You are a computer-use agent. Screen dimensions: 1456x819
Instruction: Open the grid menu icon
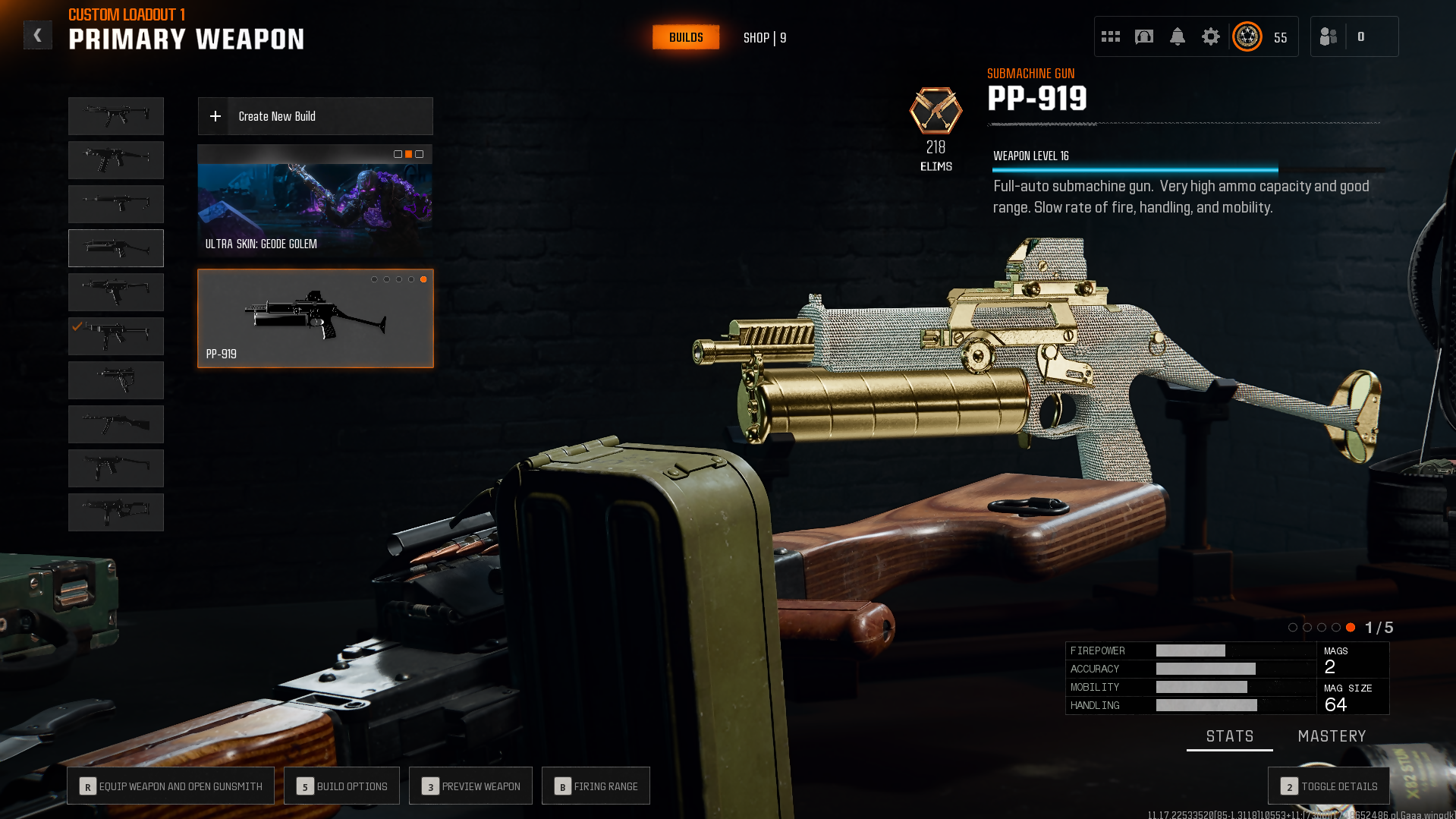(1111, 36)
